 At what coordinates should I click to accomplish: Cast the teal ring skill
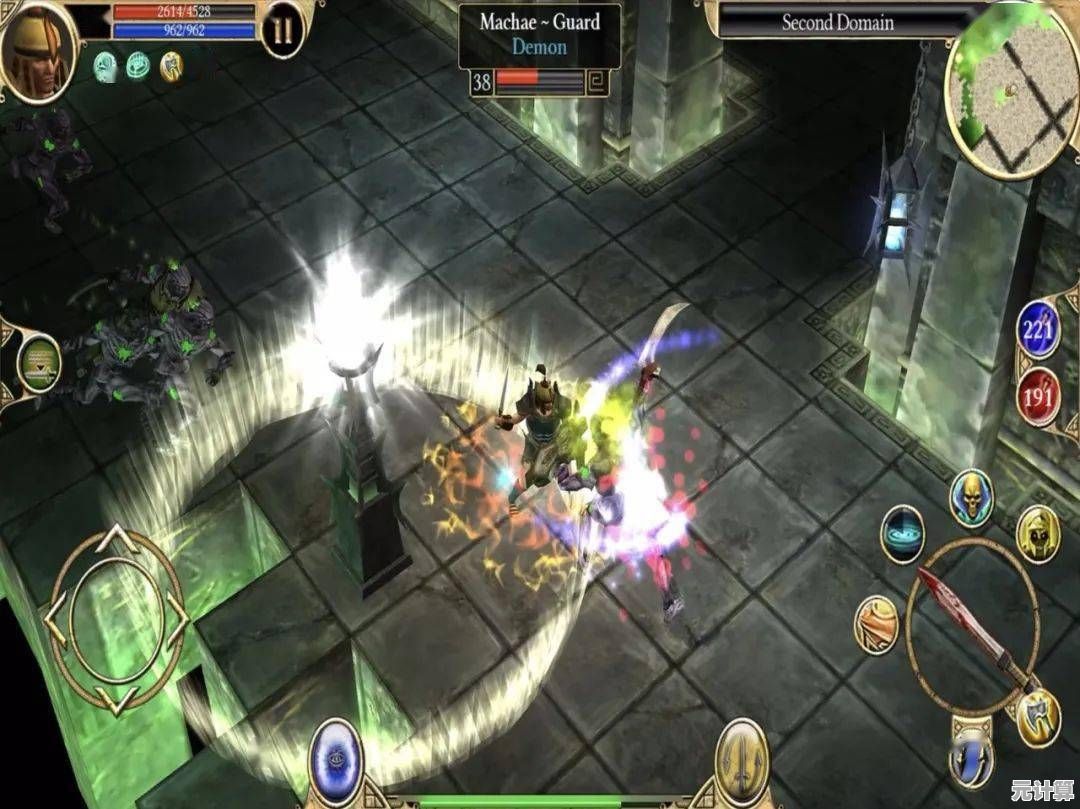pos(901,534)
